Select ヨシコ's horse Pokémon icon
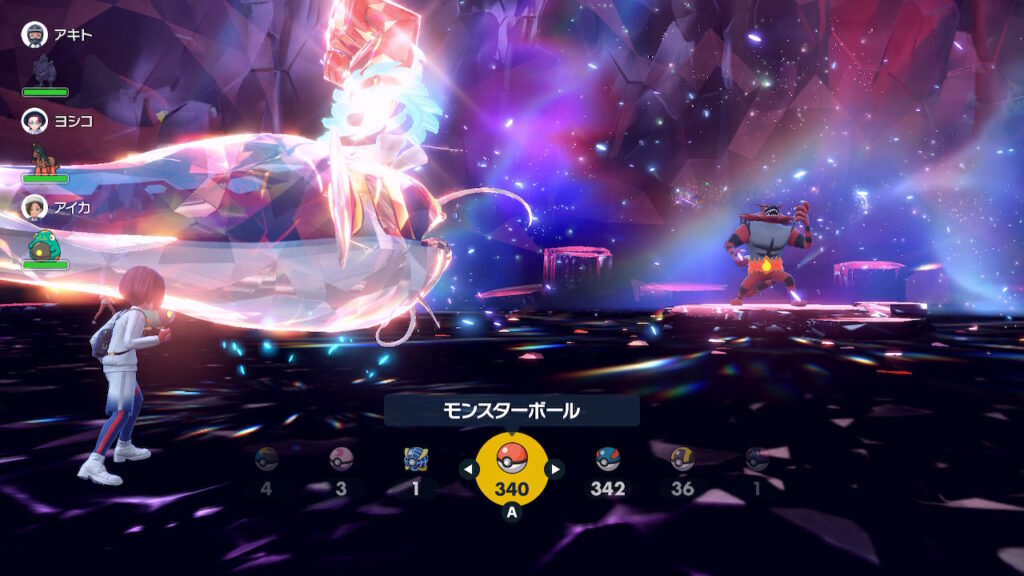Viewport: 1024px width, 576px height. pyautogui.click(x=45, y=156)
